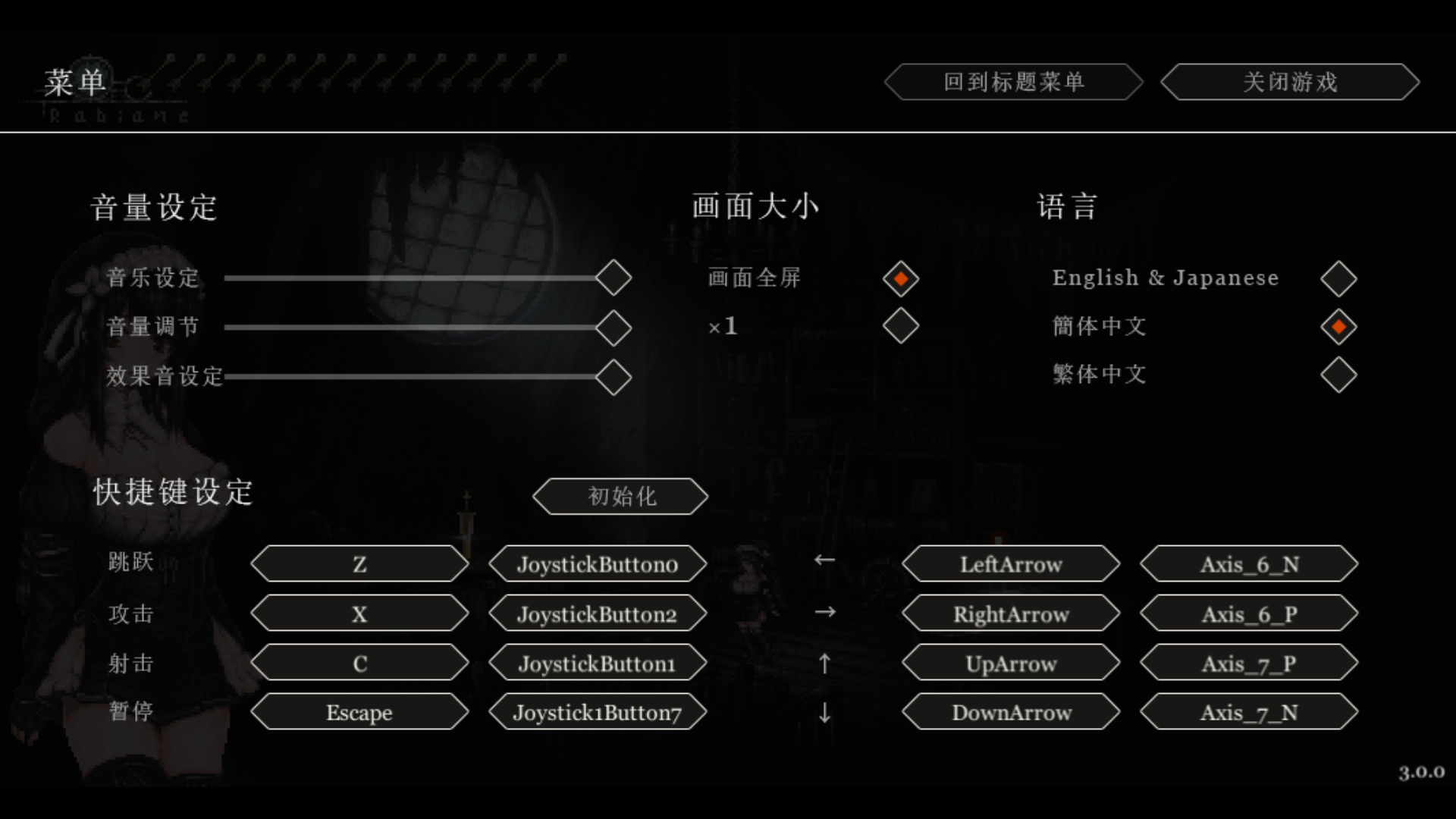Screen dimensions: 1456x819
Task: Switch language to 繁体中文
Action: [1338, 375]
